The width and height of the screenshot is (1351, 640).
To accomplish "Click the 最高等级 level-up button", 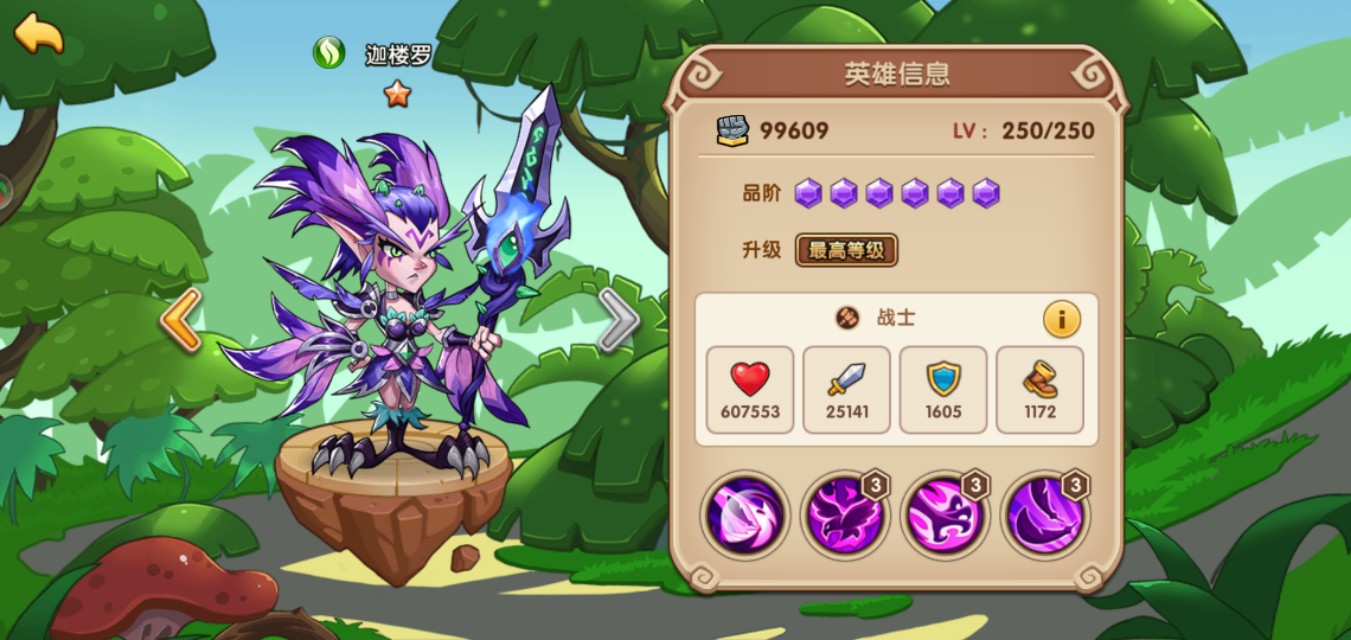I will [846, 250].
